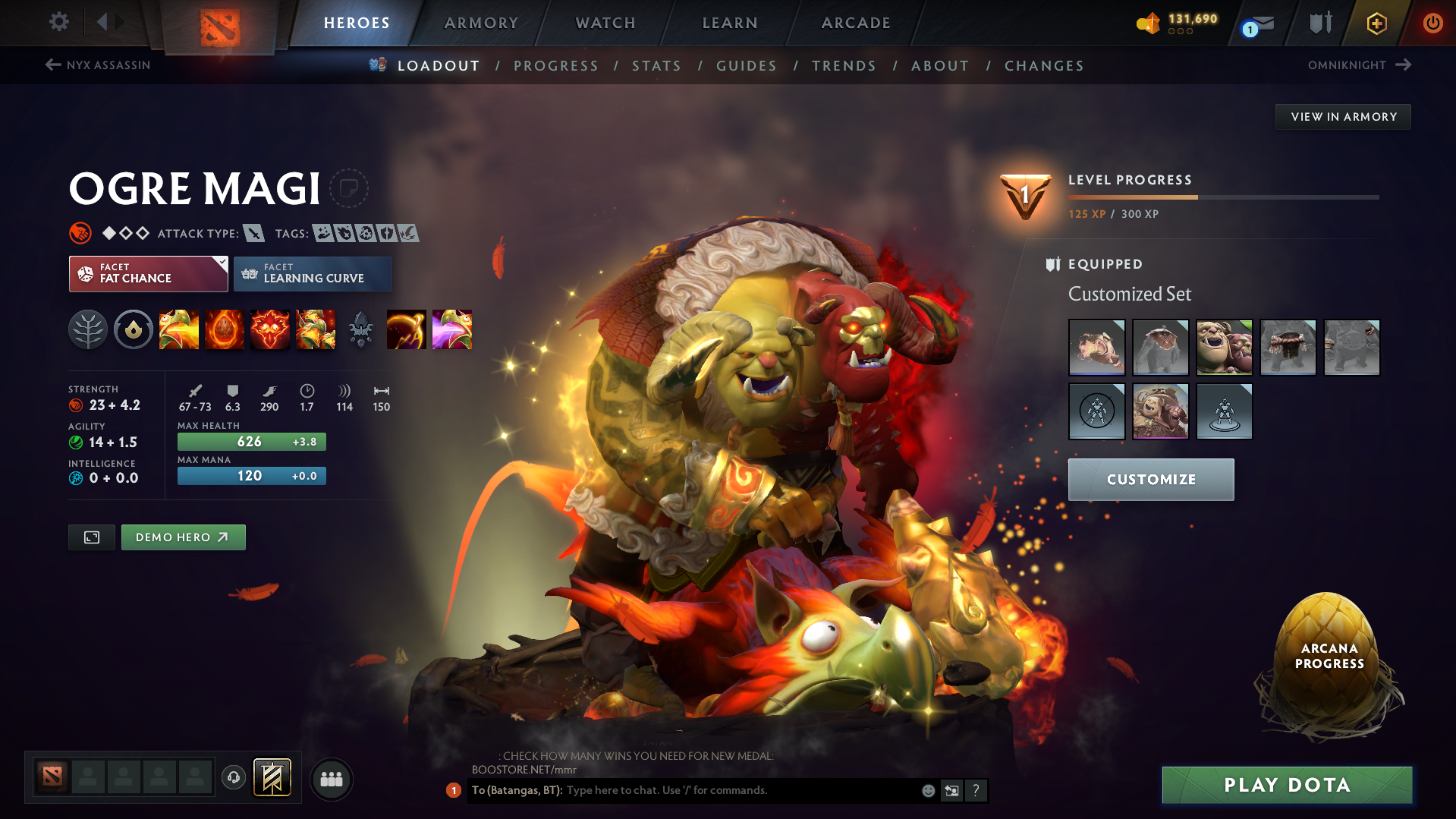Open the Aghanim's Shard upgrade icon
This screenshot has width=1456, height=819.
point(360,329)
